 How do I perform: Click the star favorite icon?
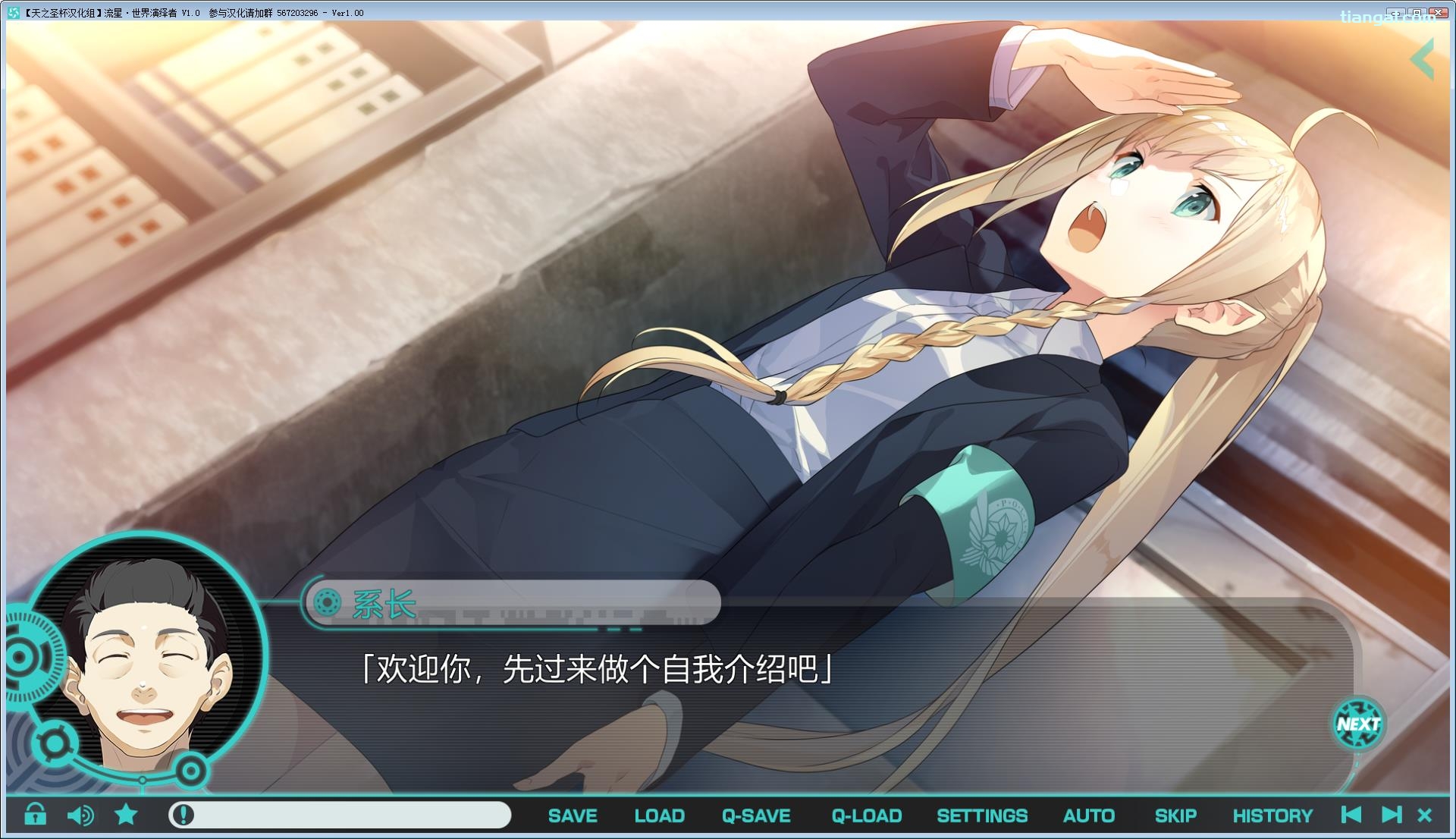pos(126,815)
